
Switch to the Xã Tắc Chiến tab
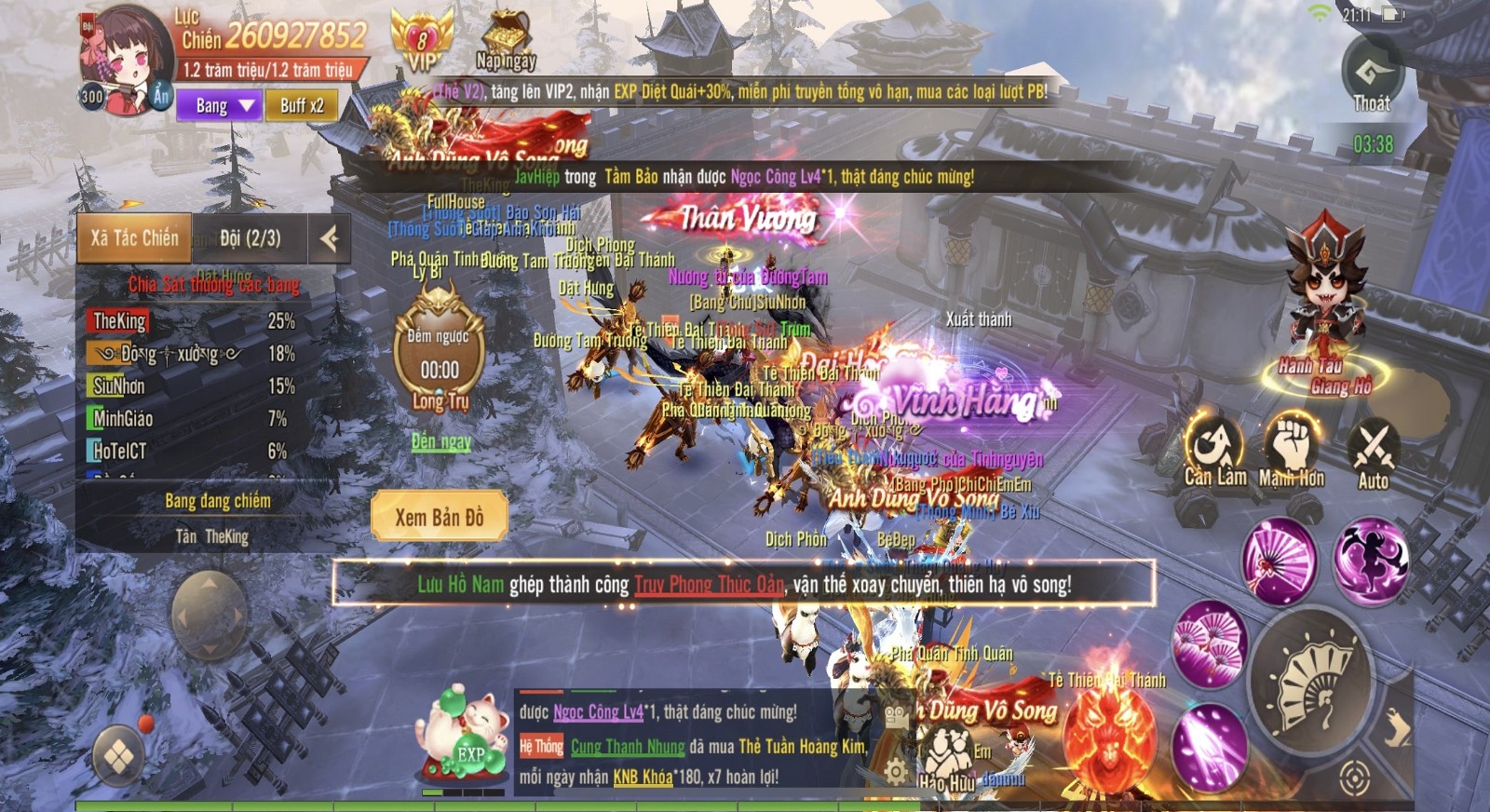tap(134, 238)
